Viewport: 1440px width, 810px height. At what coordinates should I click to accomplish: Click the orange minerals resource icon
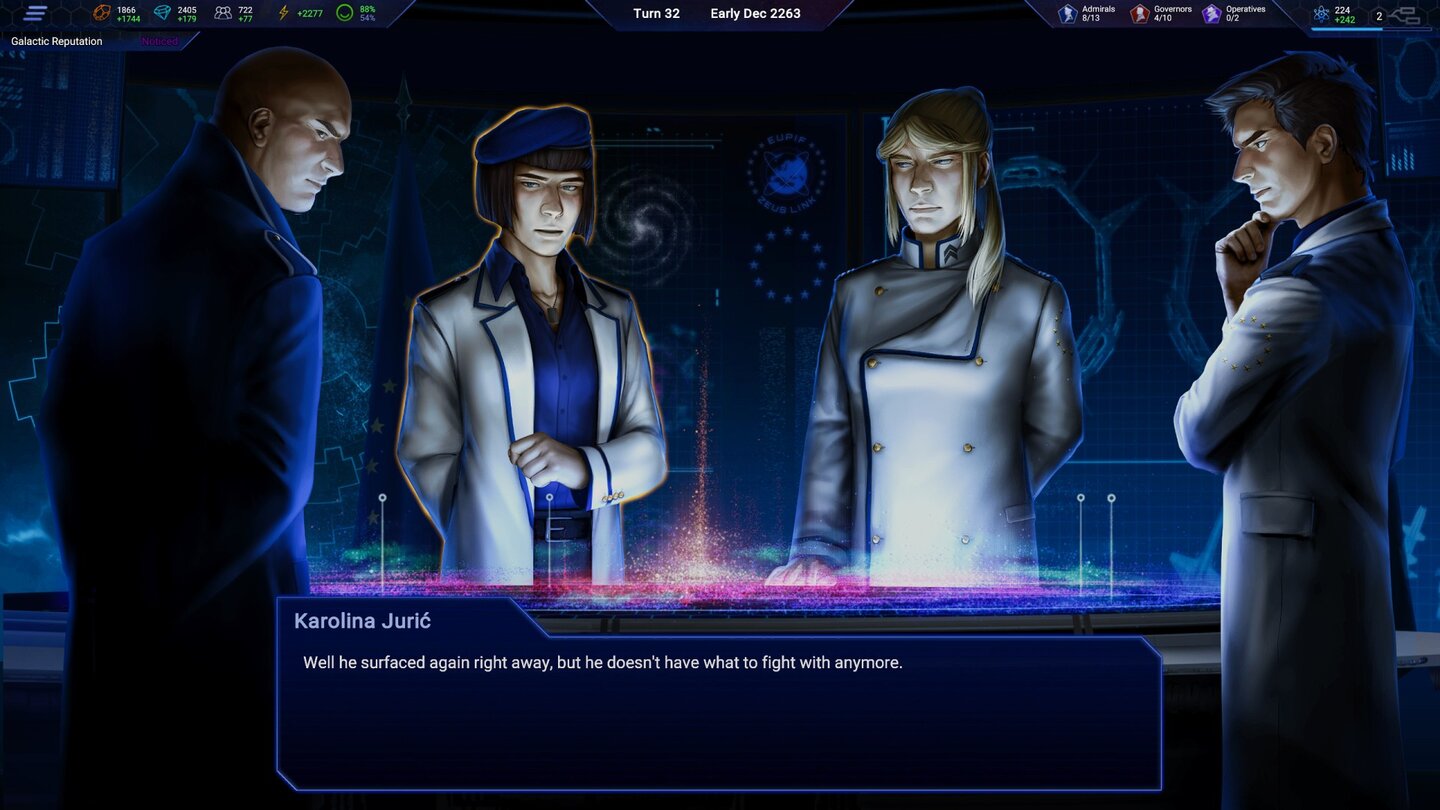101,11
